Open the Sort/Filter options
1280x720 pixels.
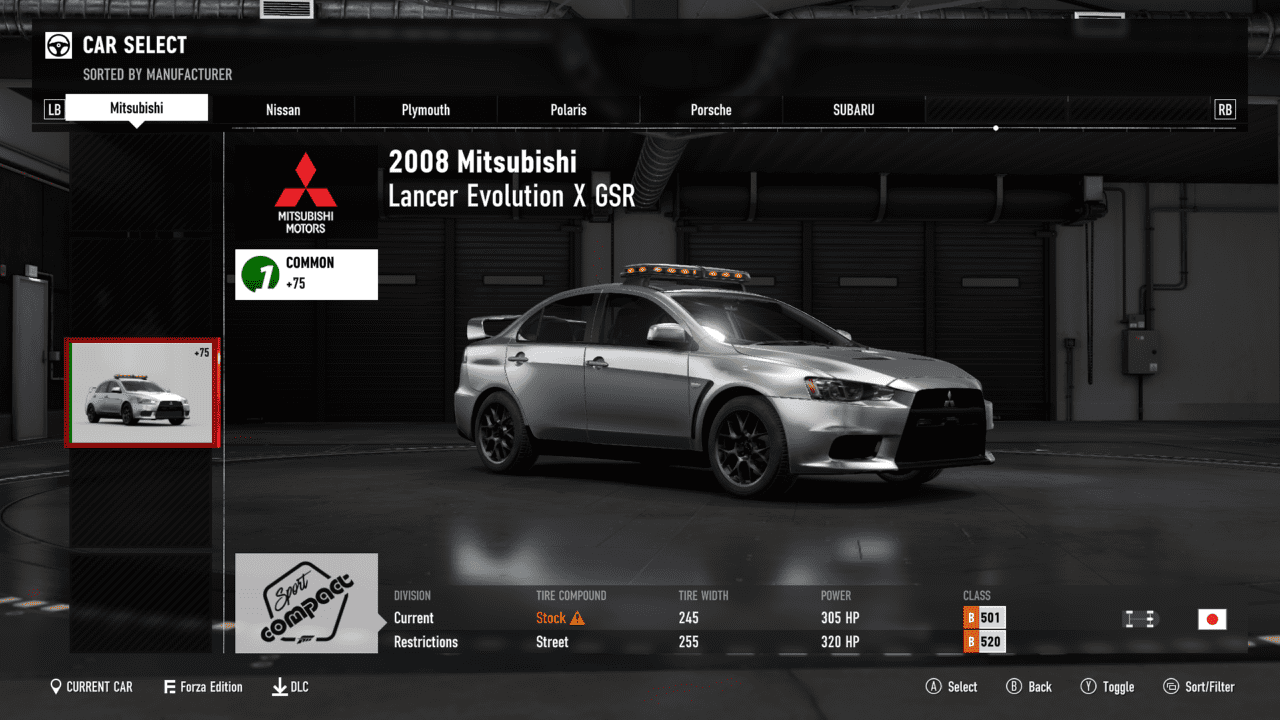(x=1199, y=687)
